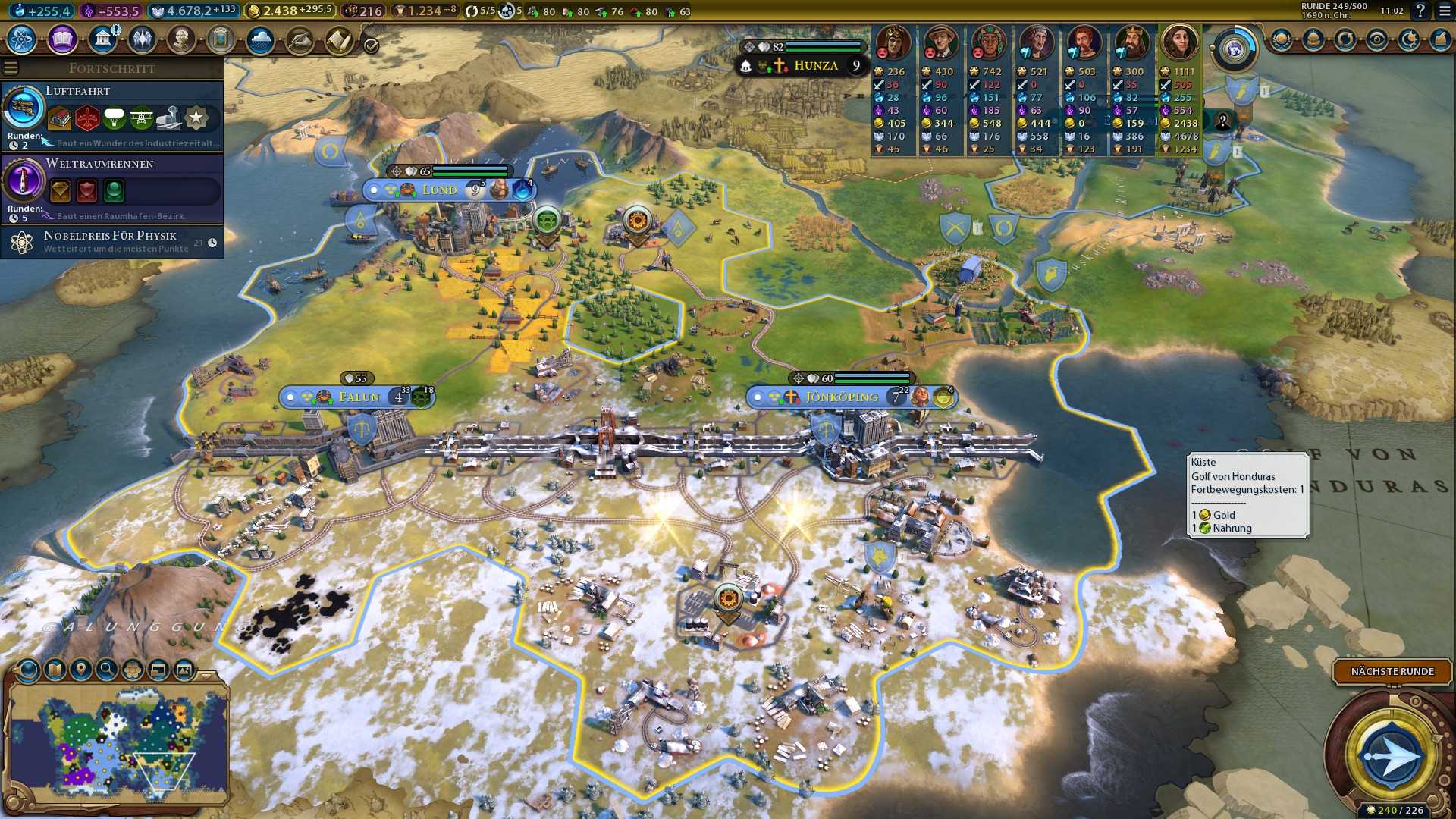The image size is (1456, 819).
Task: Open the main menu hamburger button
Action: (x=1445, y=11)
